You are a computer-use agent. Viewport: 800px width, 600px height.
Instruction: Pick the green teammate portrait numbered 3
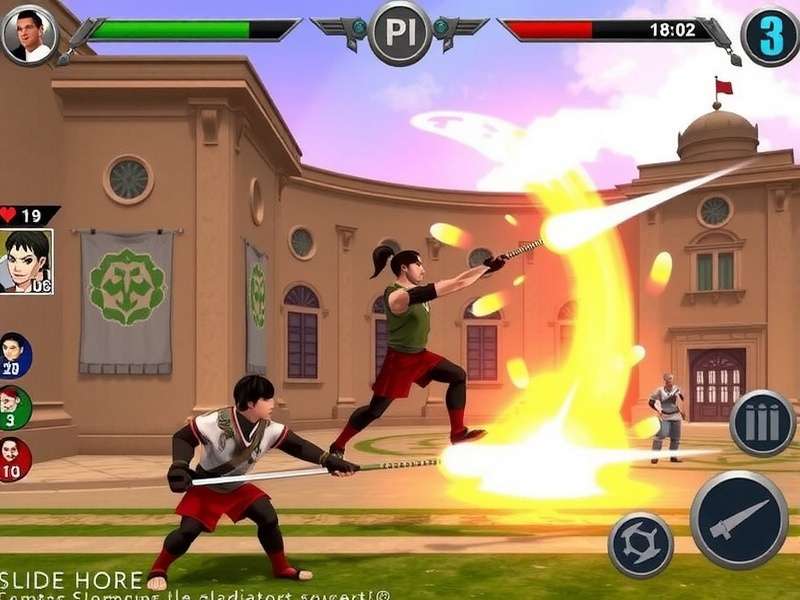[x=14, y=407]
